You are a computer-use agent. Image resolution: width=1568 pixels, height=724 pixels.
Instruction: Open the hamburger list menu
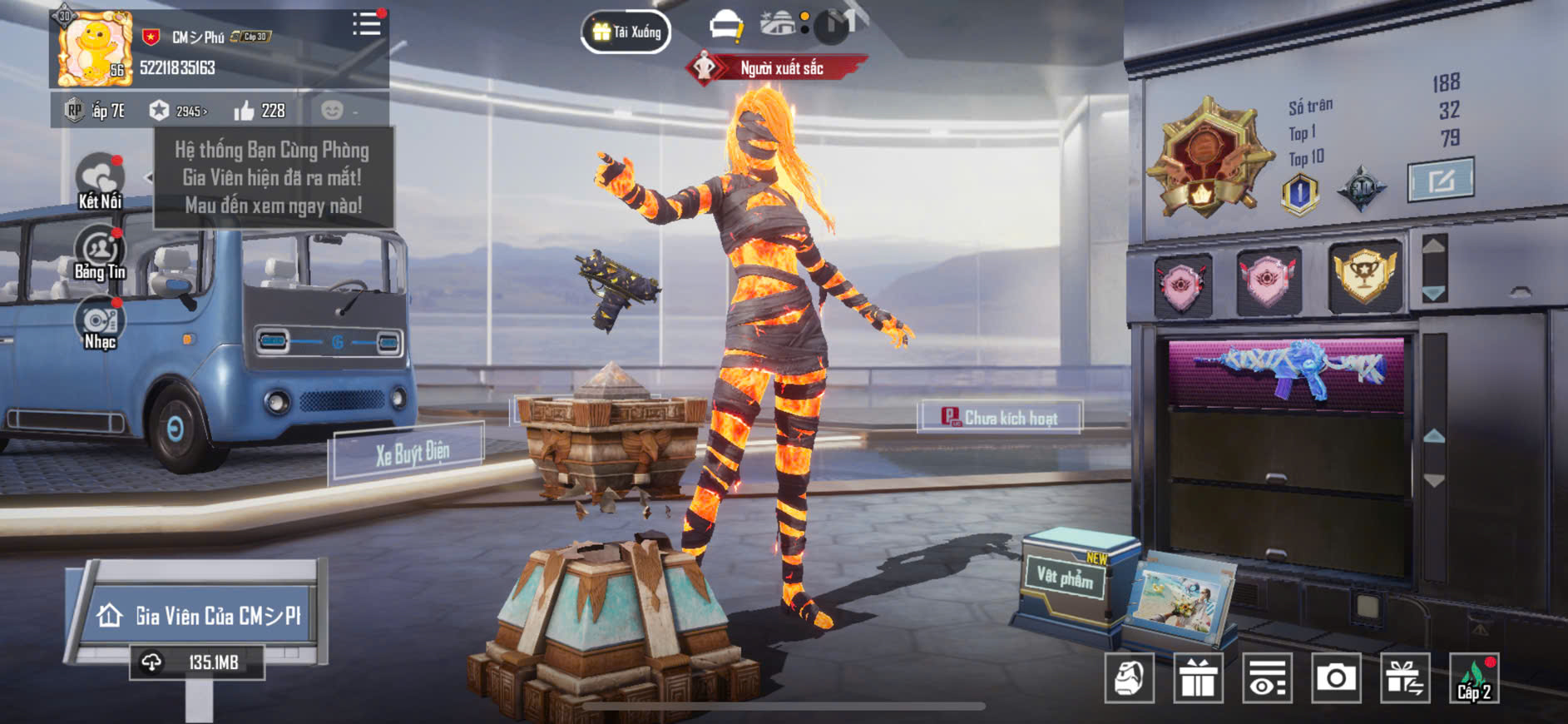click(366, 23)
